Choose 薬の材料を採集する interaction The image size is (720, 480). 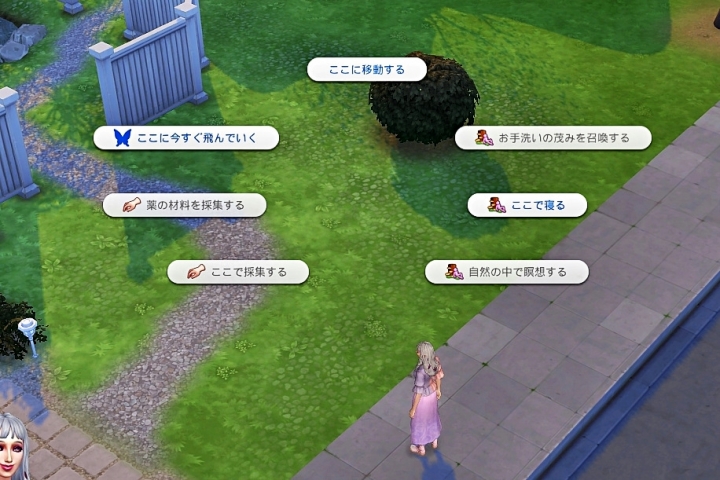click(x=186, y=205)
